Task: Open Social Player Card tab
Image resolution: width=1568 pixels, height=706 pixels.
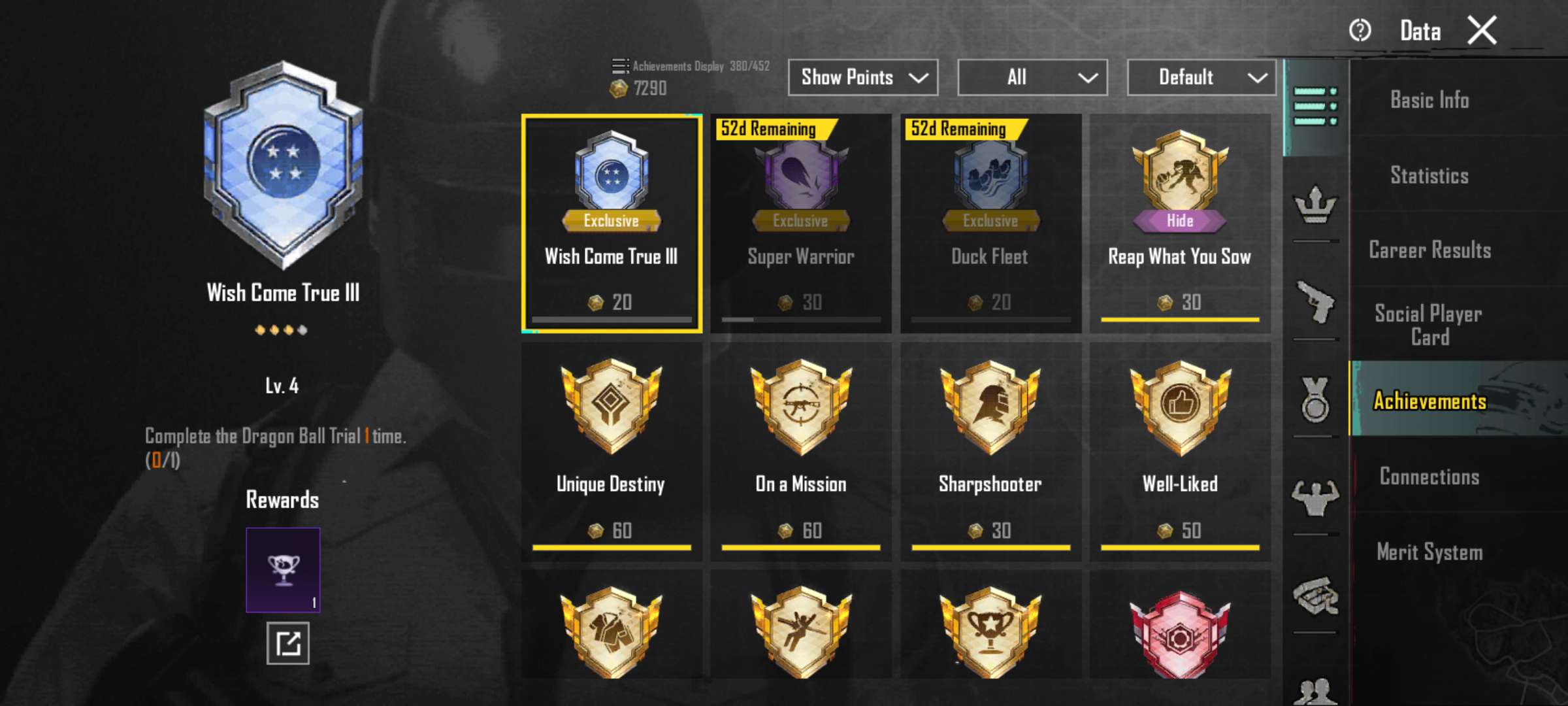Action: (1429, 325)
